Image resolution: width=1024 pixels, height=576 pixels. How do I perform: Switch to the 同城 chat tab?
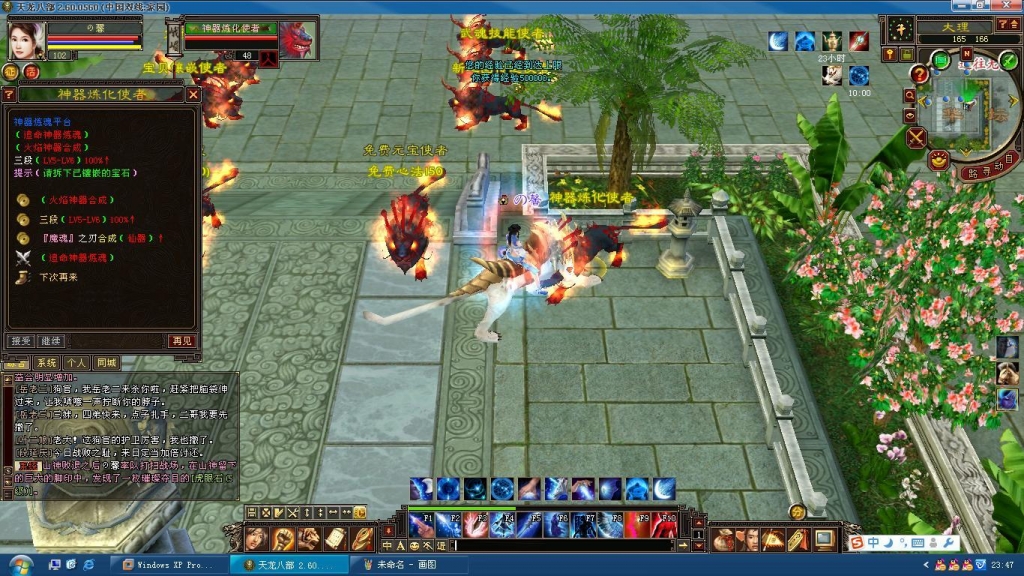coord(106,362)
